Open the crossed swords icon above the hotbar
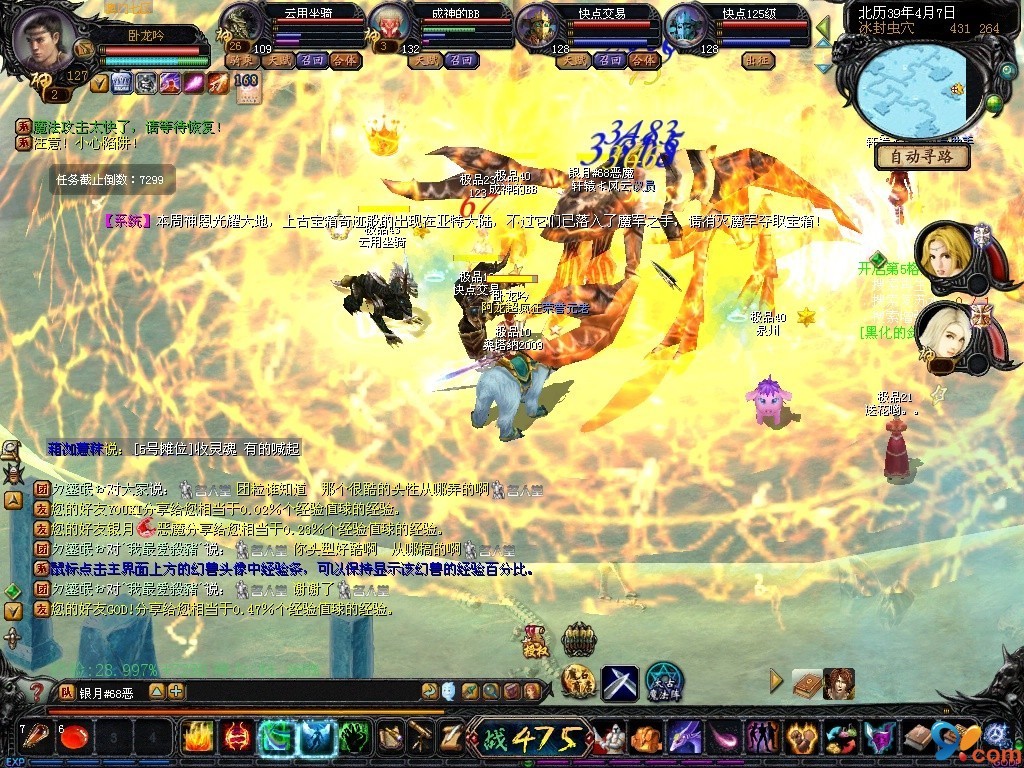This screenshot has height=768, width=1024. point(620,682)
